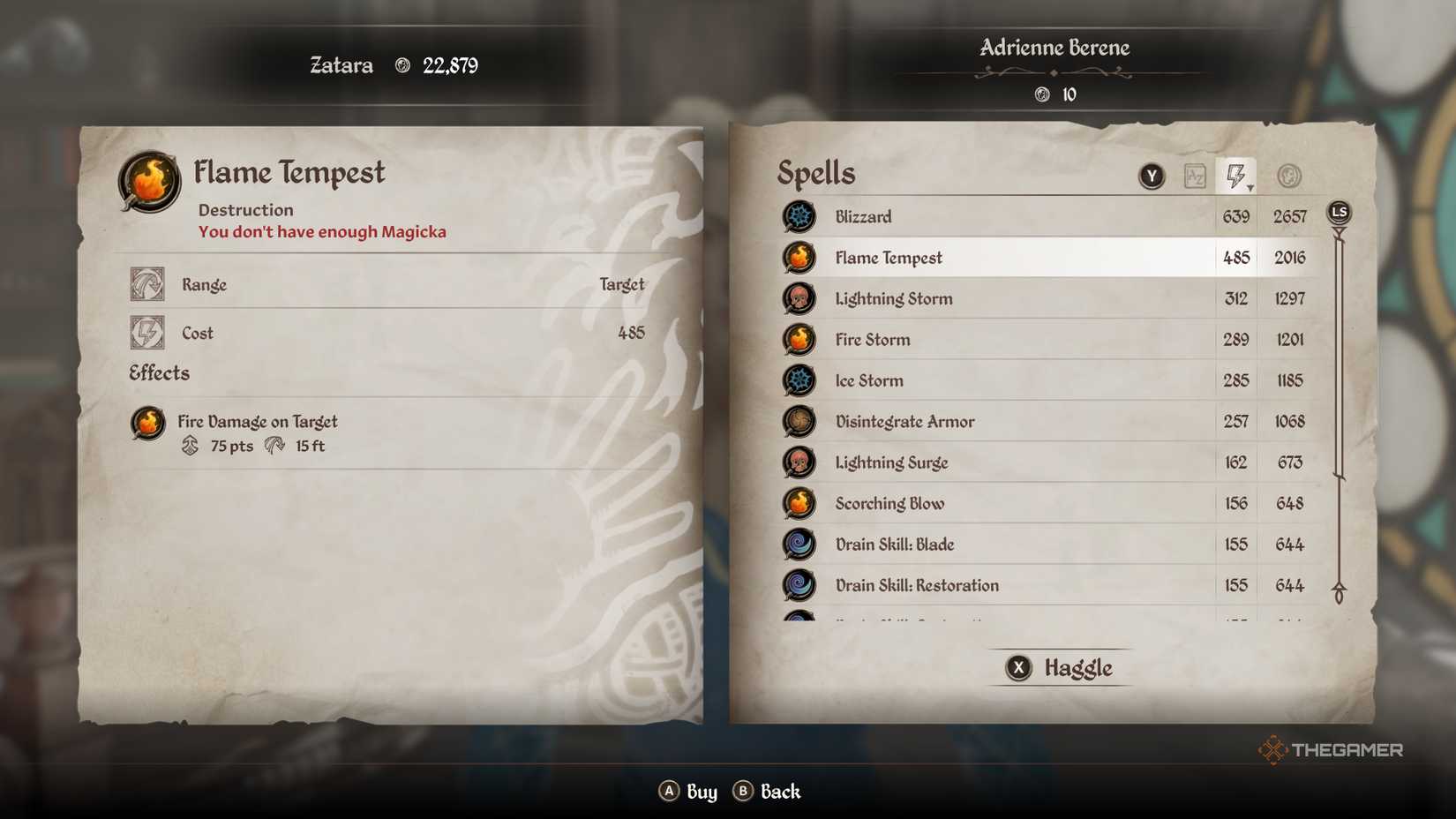
Task: Click the Flame Tempest fire icon
Action: pyautogui.click(x=799, y=258)
